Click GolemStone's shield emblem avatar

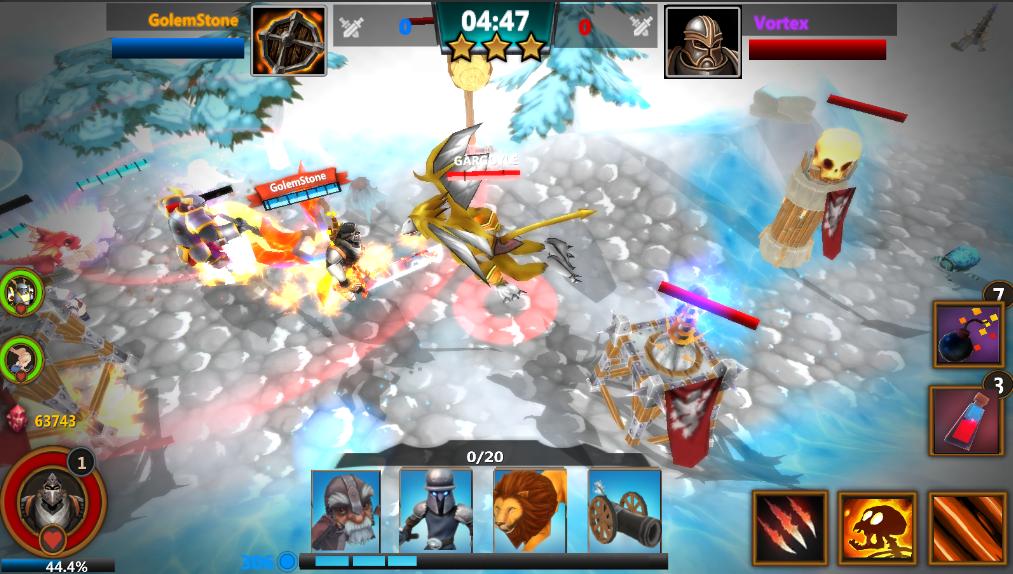(x=289, y=41)
